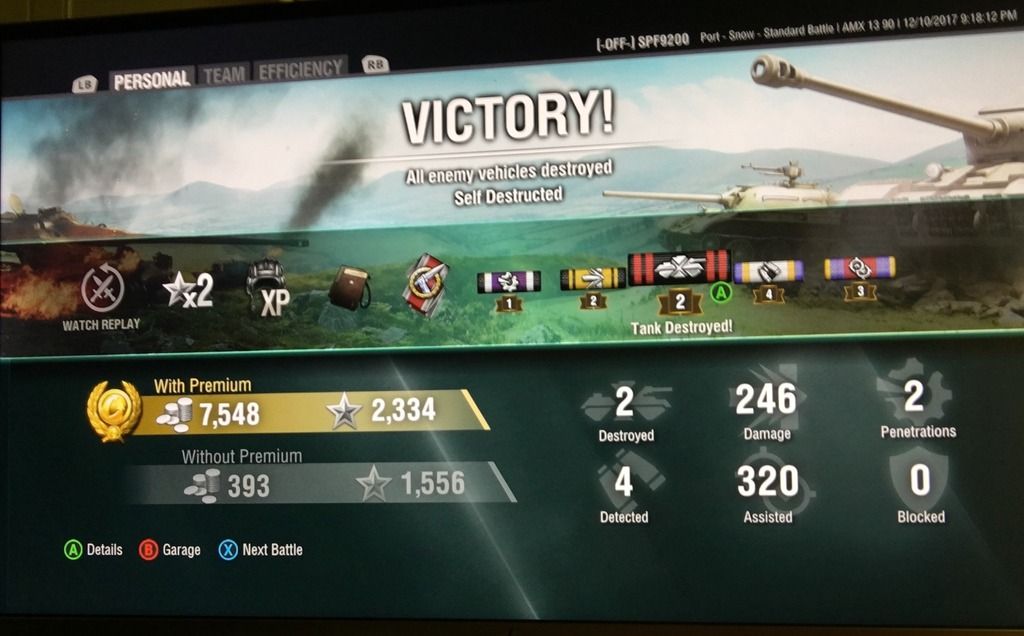Image resolution: width=1024 pixels, height=636 pixels.
Task: Select the Personal tab
Action: pyautogui.click(x=151, y=80)
